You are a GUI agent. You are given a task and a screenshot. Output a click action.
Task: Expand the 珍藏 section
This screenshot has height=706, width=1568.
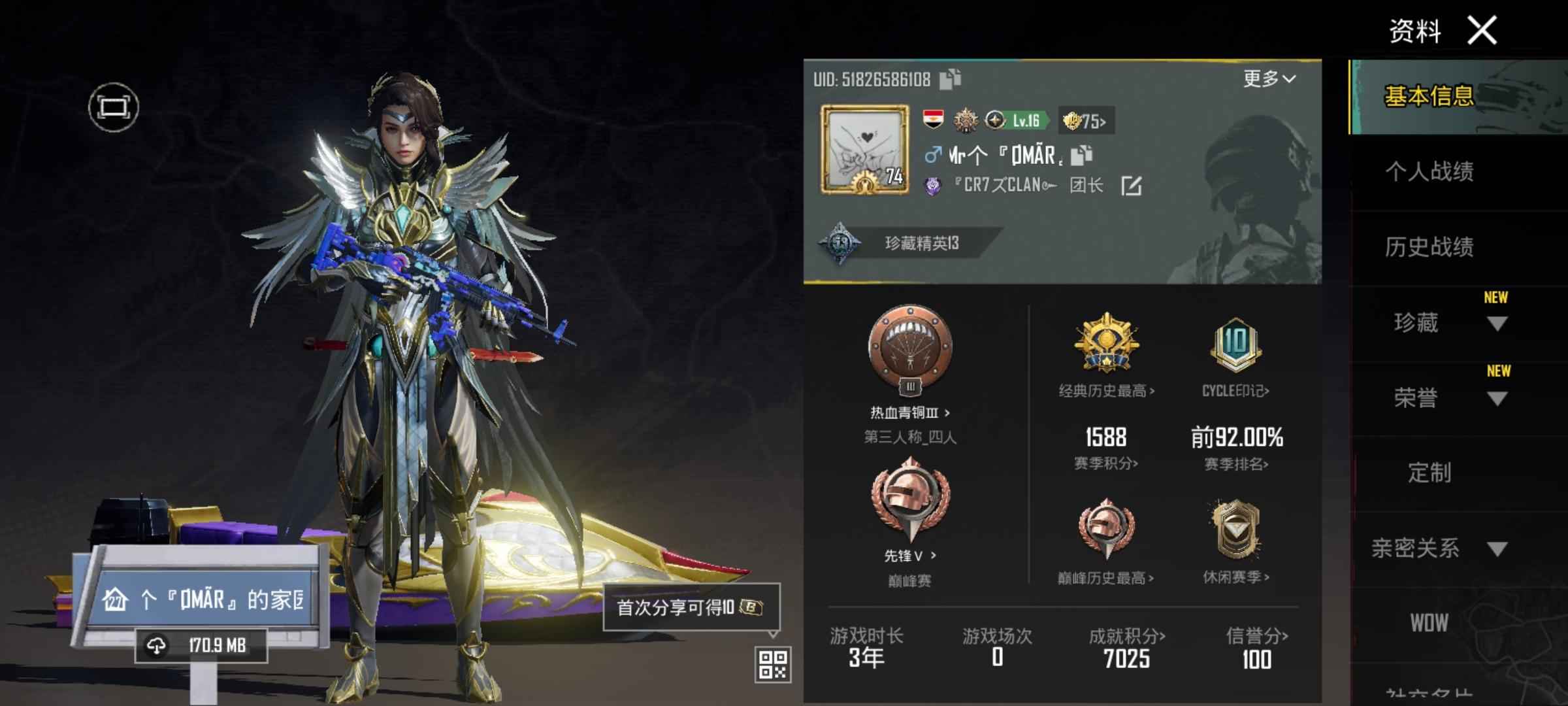[x=1496, y=323]
